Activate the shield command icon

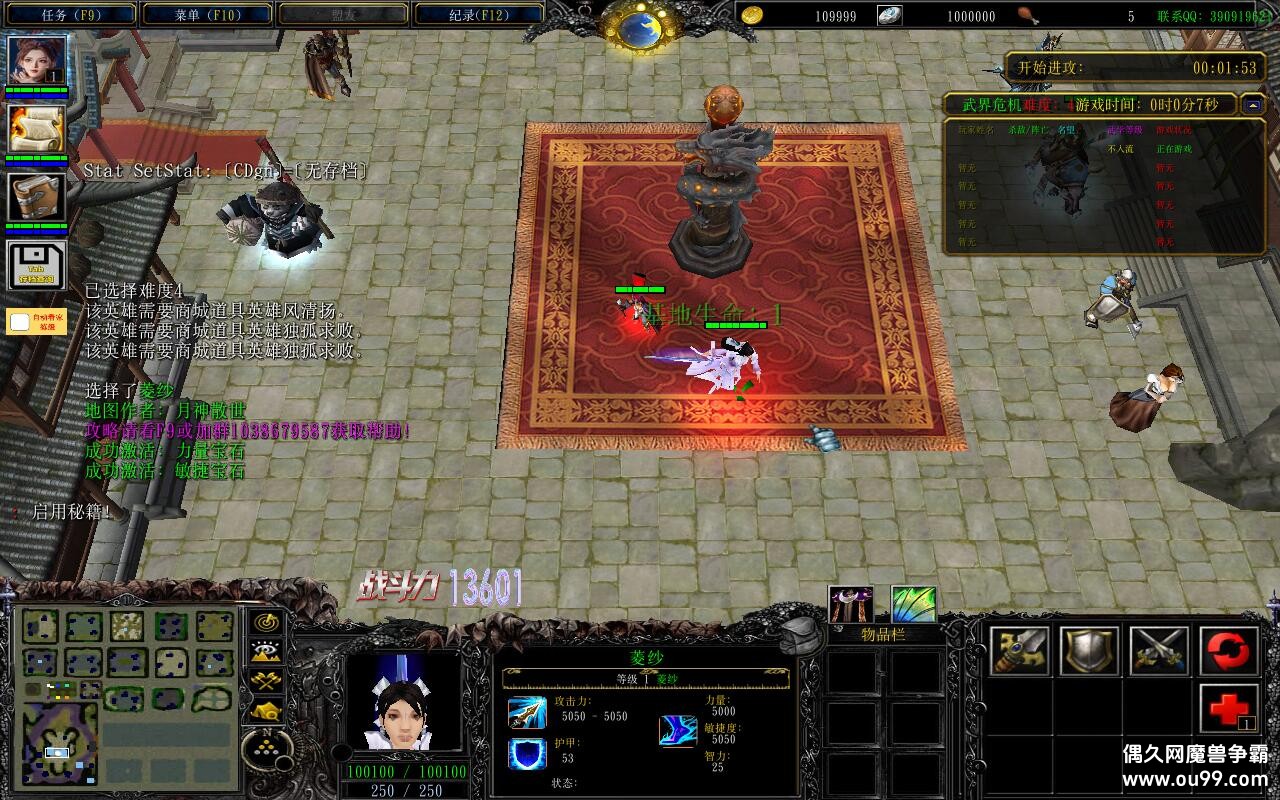click(1089, 651)
